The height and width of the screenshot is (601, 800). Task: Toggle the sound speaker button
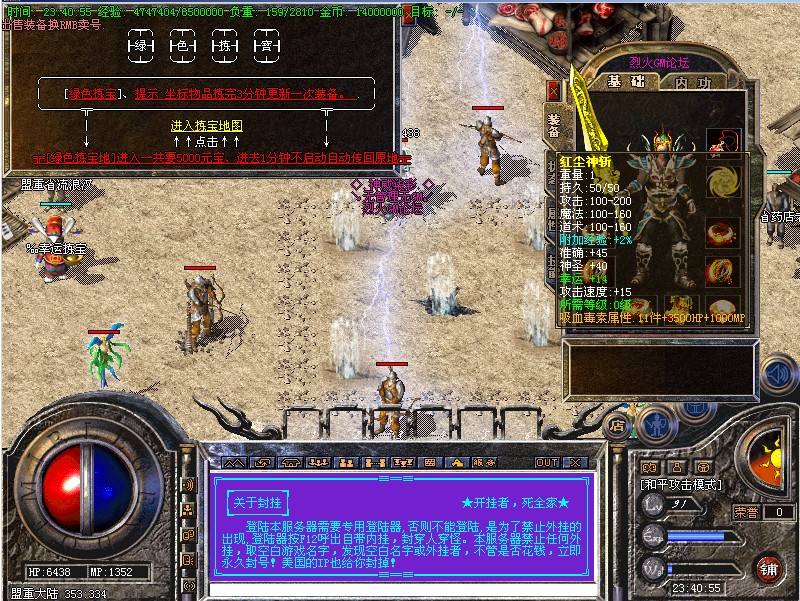pos(776,374)
